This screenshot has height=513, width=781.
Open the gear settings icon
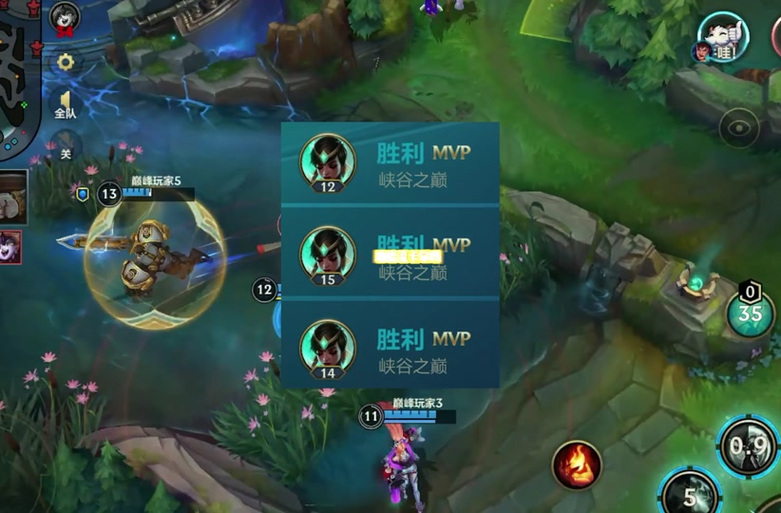66,62
